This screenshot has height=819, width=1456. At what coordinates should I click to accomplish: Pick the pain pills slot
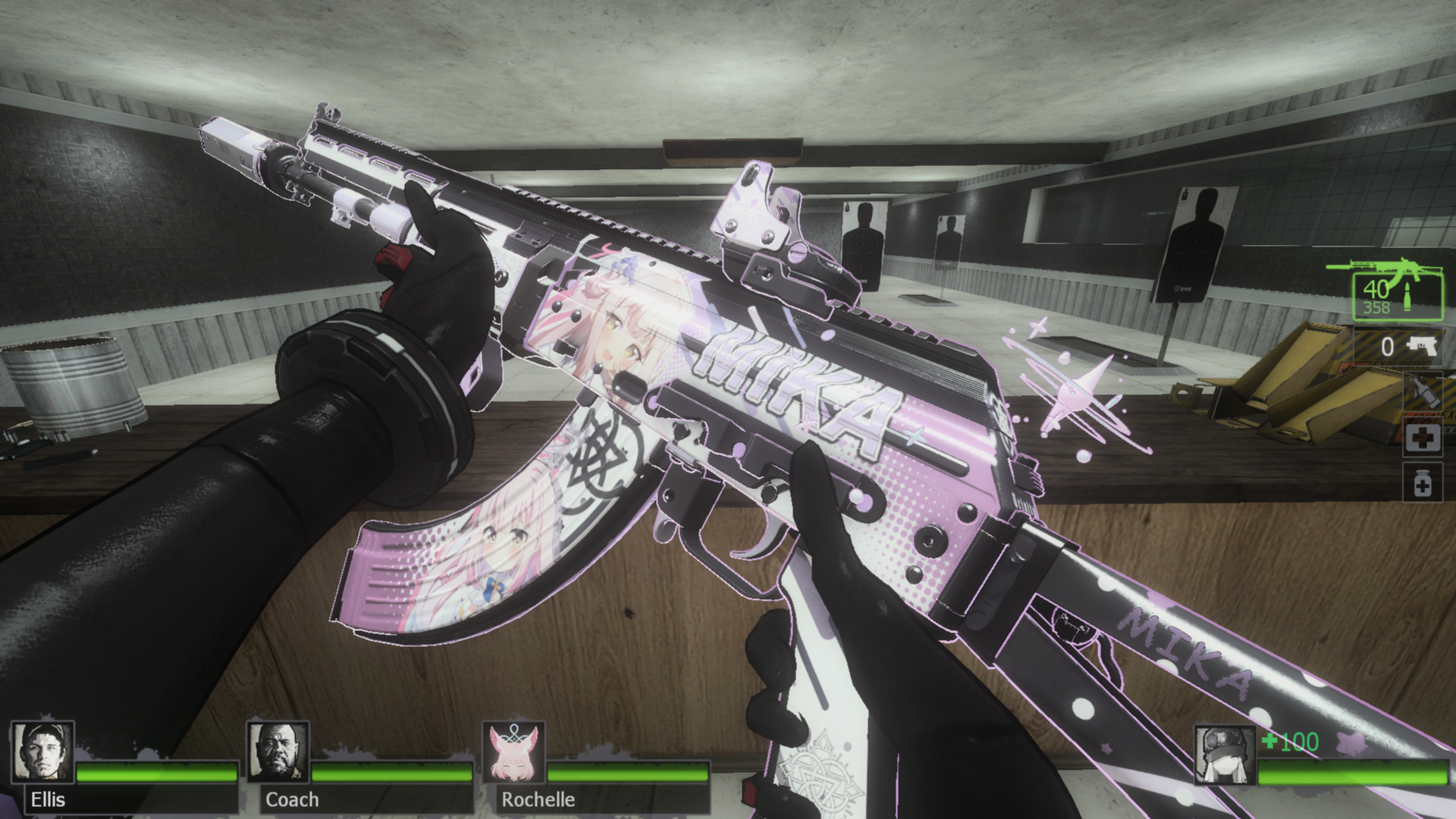click(1422, 484)
